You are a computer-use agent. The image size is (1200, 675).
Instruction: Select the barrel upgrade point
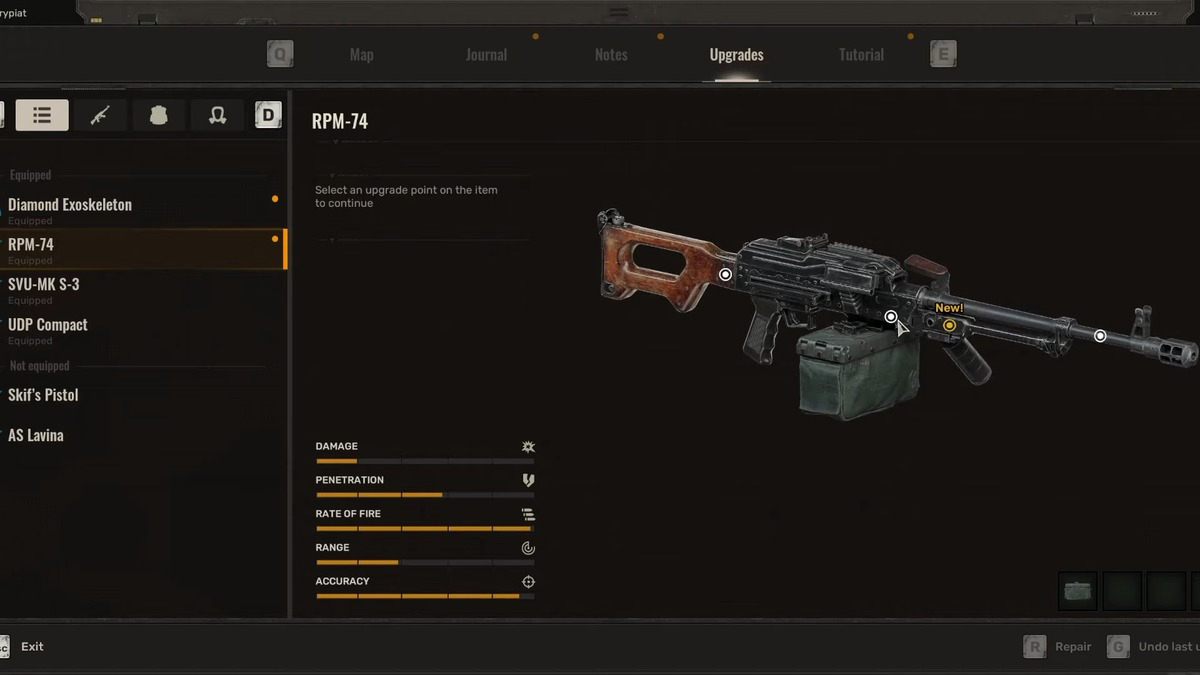point(1100,336)
